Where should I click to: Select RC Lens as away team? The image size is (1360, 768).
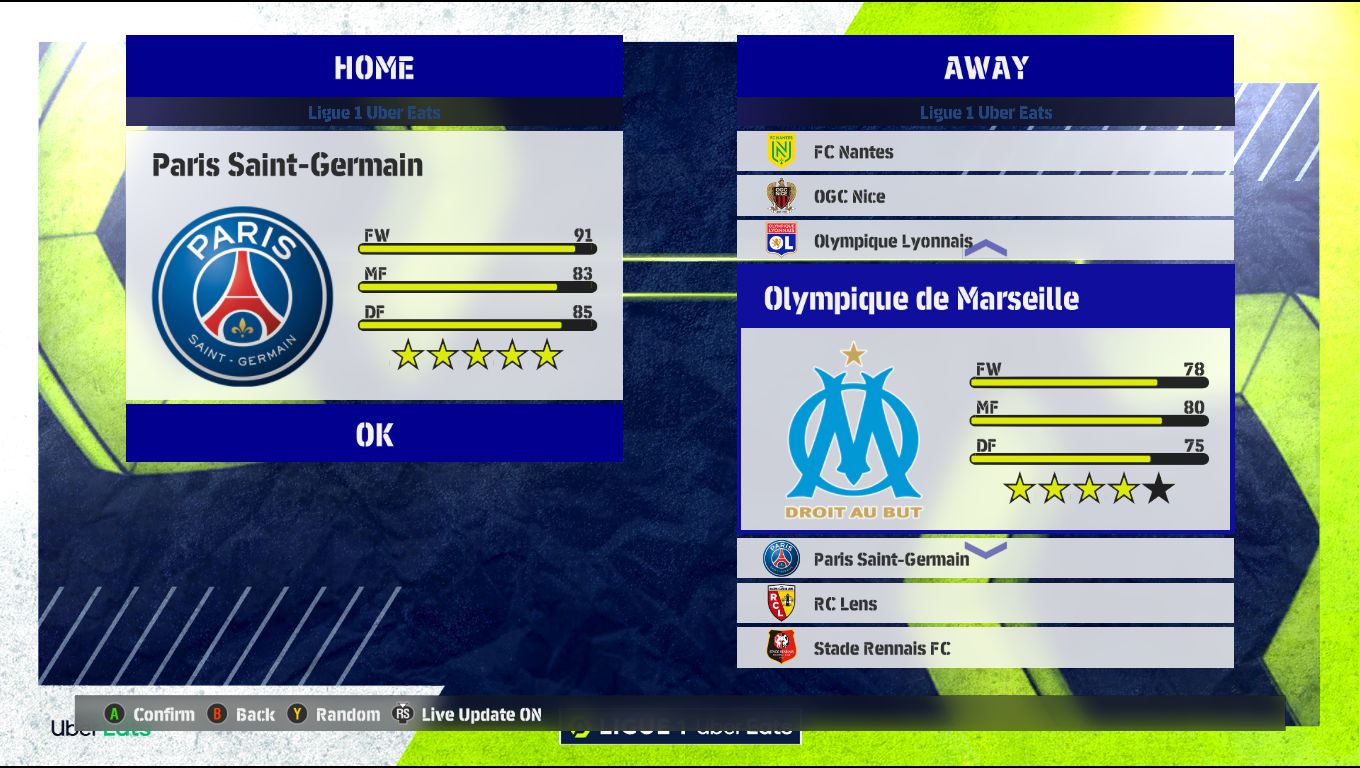(x=985, y=604)
